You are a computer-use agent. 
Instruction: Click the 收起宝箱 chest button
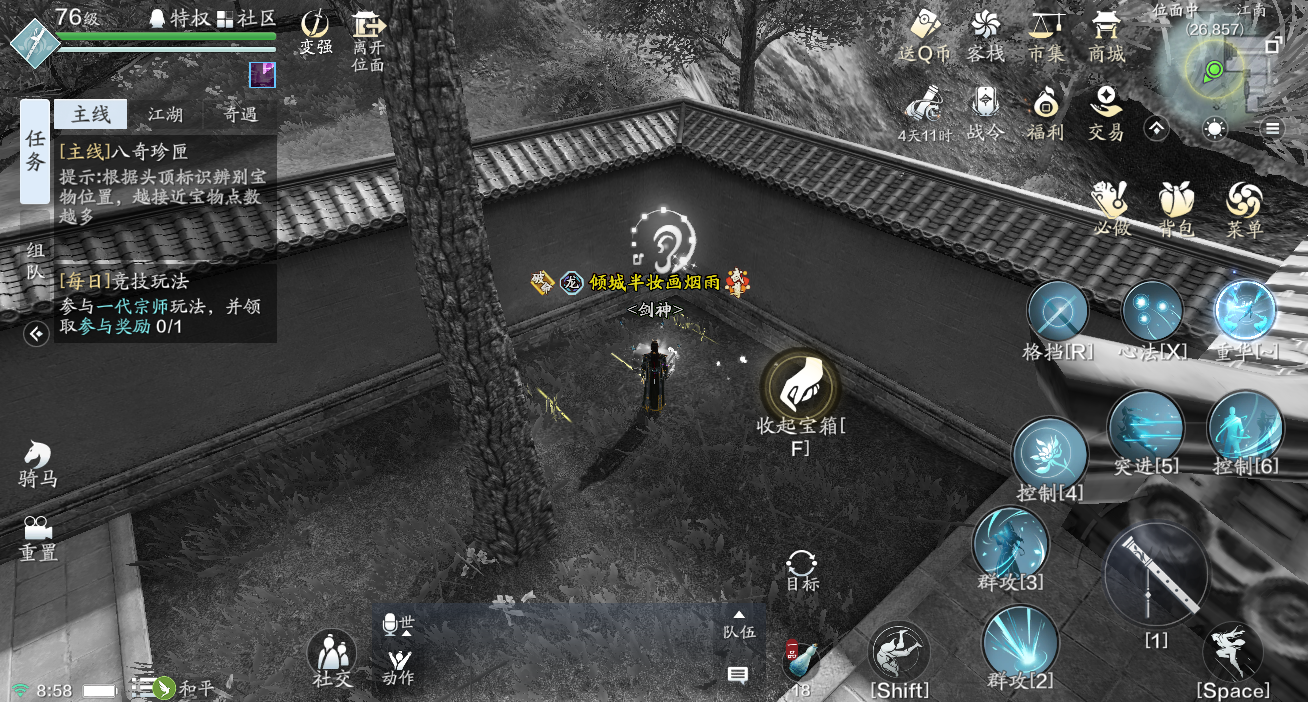(800, 386)
